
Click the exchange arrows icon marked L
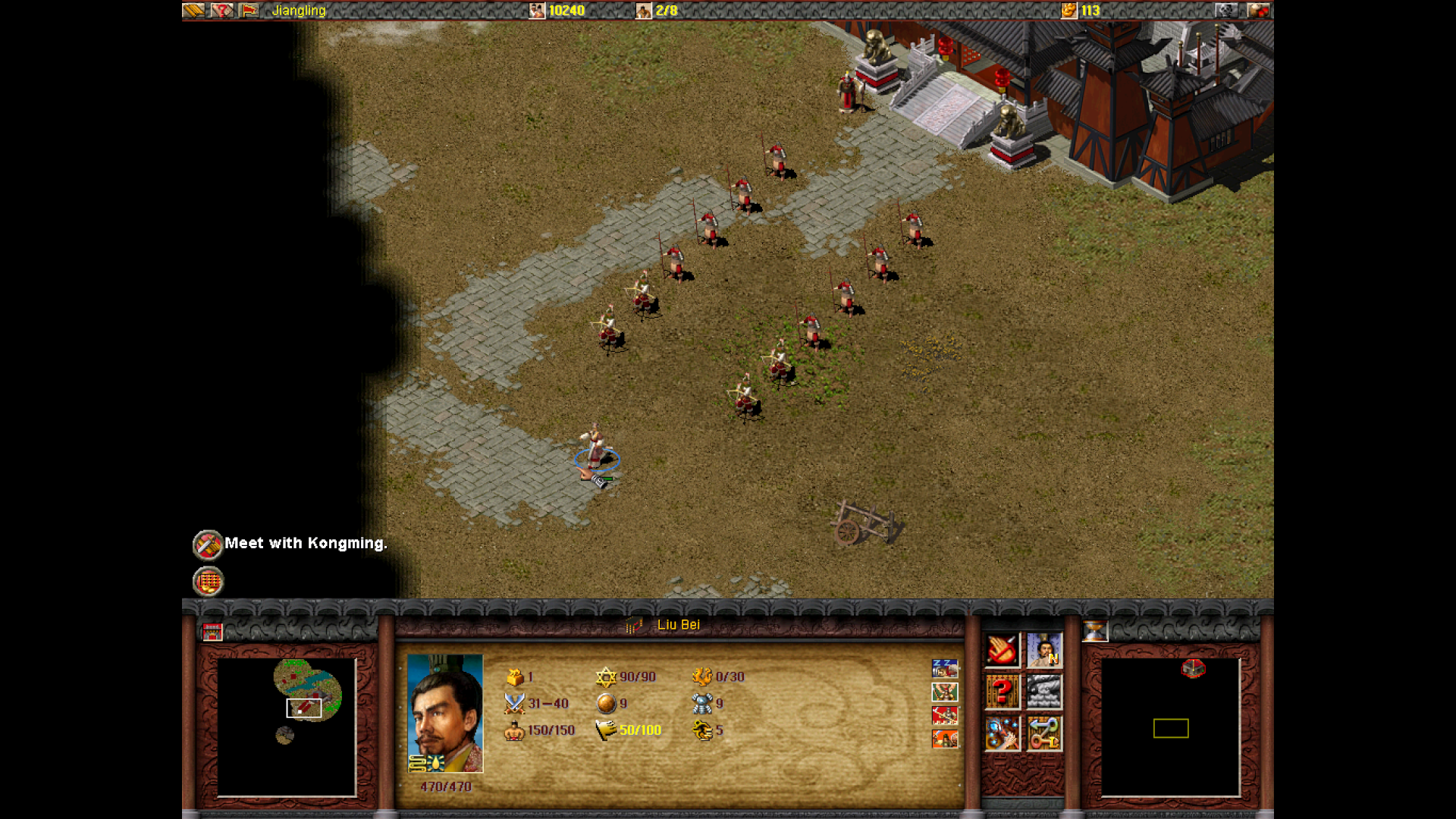1043,734
